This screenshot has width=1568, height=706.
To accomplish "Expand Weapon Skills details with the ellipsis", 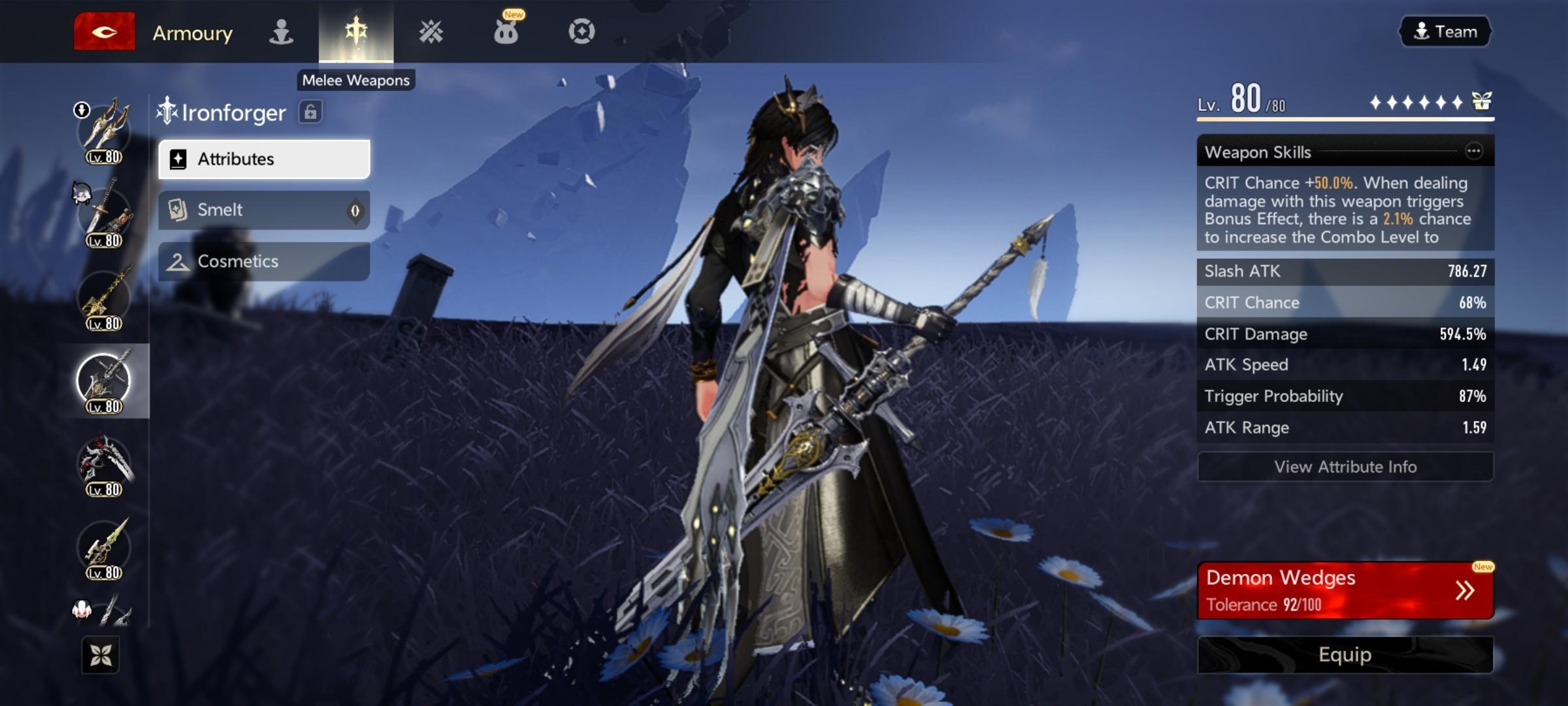I will click(1473, 152).
